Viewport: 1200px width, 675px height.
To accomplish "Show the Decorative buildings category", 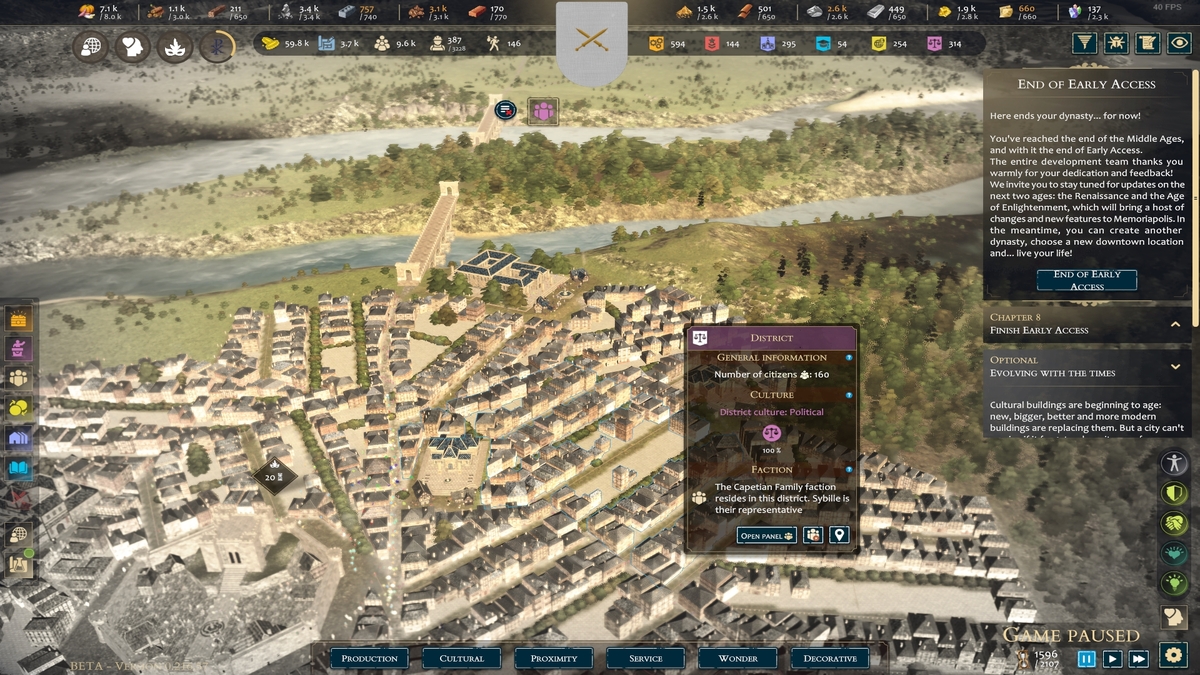I will (830, 658).
